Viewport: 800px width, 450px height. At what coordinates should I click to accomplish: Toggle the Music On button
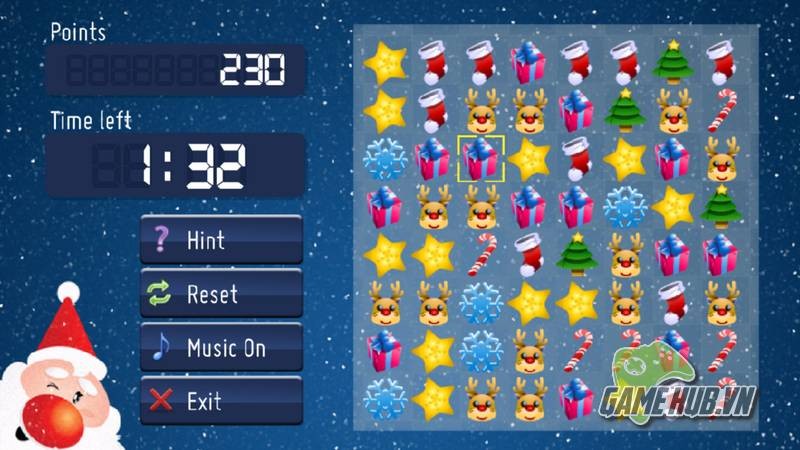pyautogui.click(x=221, y=348)
